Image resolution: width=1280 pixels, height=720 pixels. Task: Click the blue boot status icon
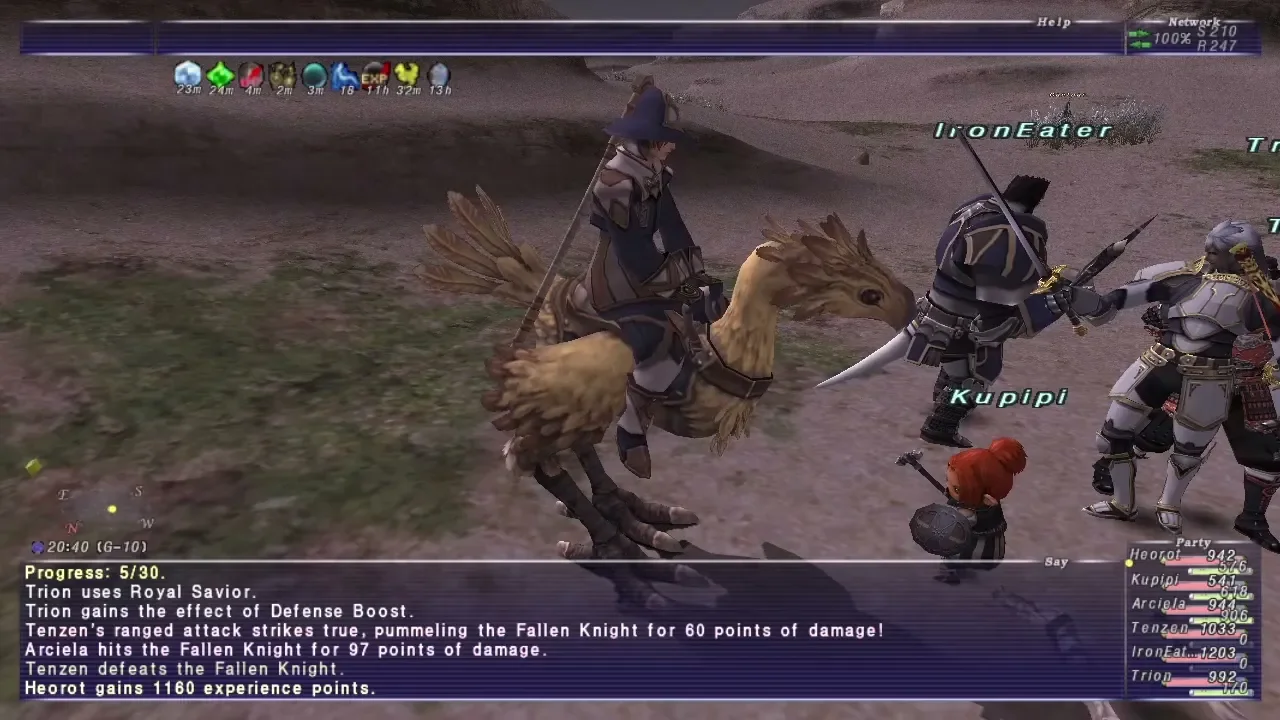[345, 74]
